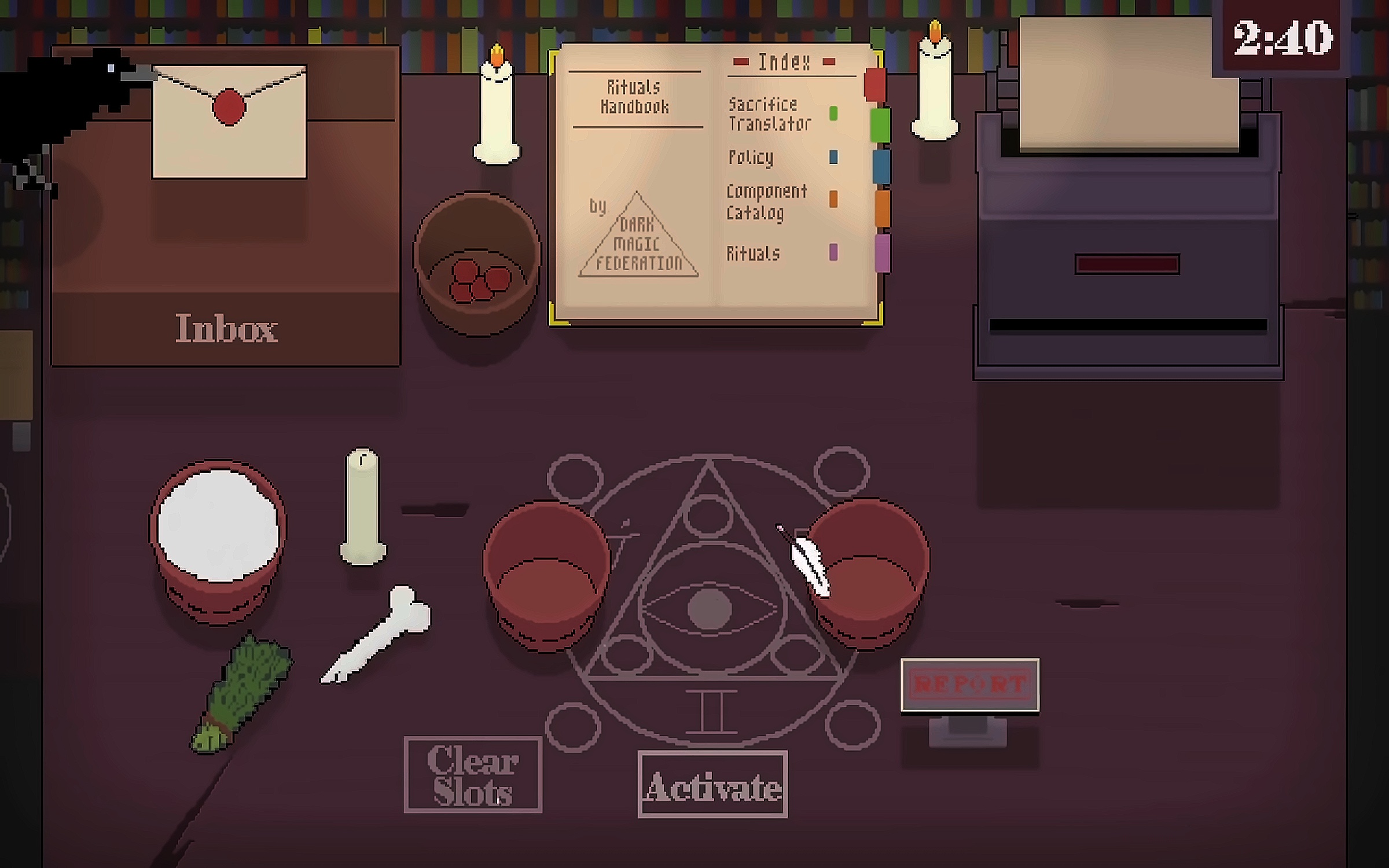This screenshot has height=868, width=1389.
Task: Clear the ritual slots
Action: click(473, 774)
